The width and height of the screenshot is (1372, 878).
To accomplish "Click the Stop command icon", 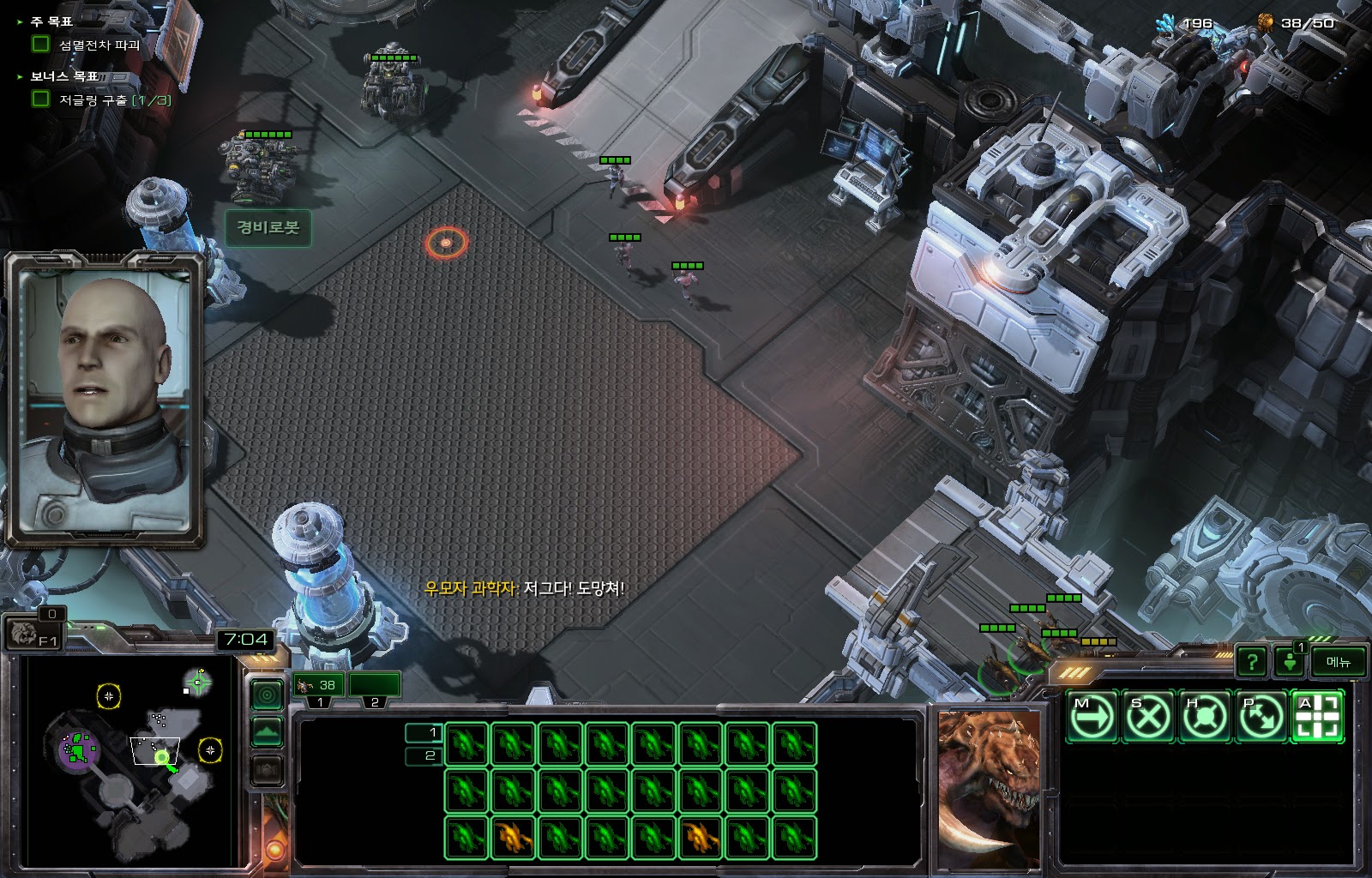I will (x=1148, y=715).
